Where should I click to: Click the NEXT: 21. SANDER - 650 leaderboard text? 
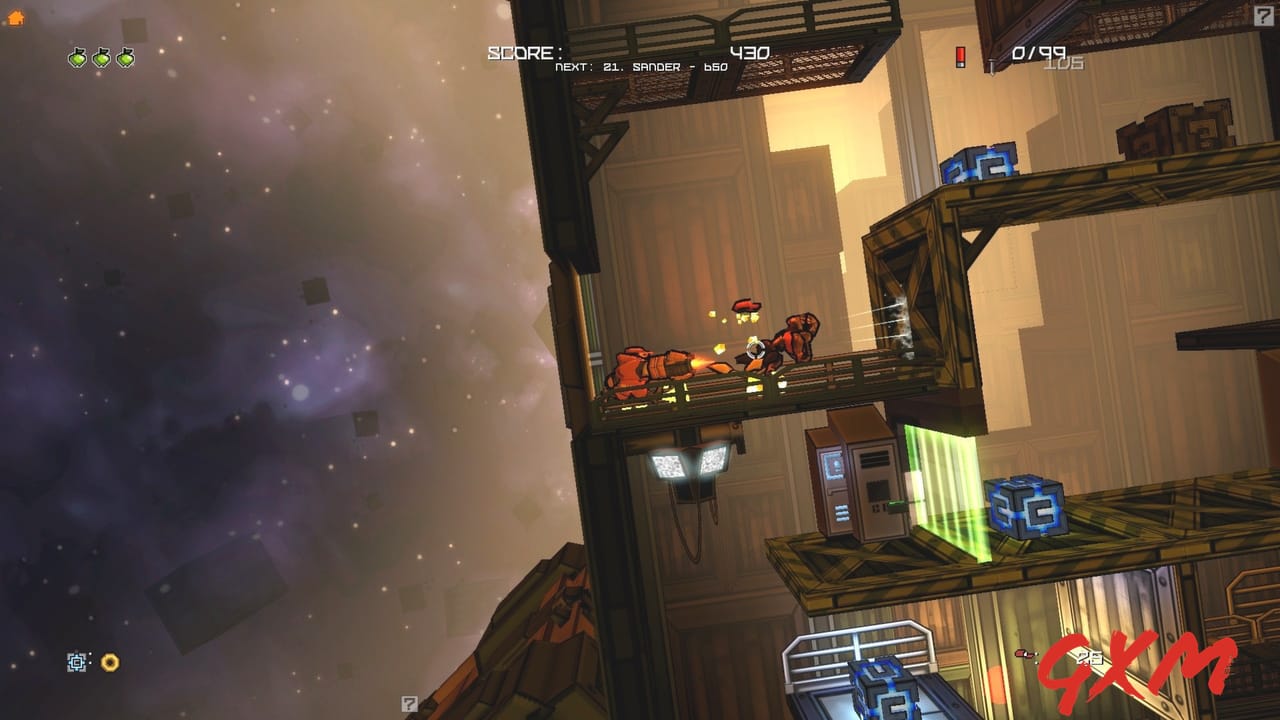coord(640,69)
